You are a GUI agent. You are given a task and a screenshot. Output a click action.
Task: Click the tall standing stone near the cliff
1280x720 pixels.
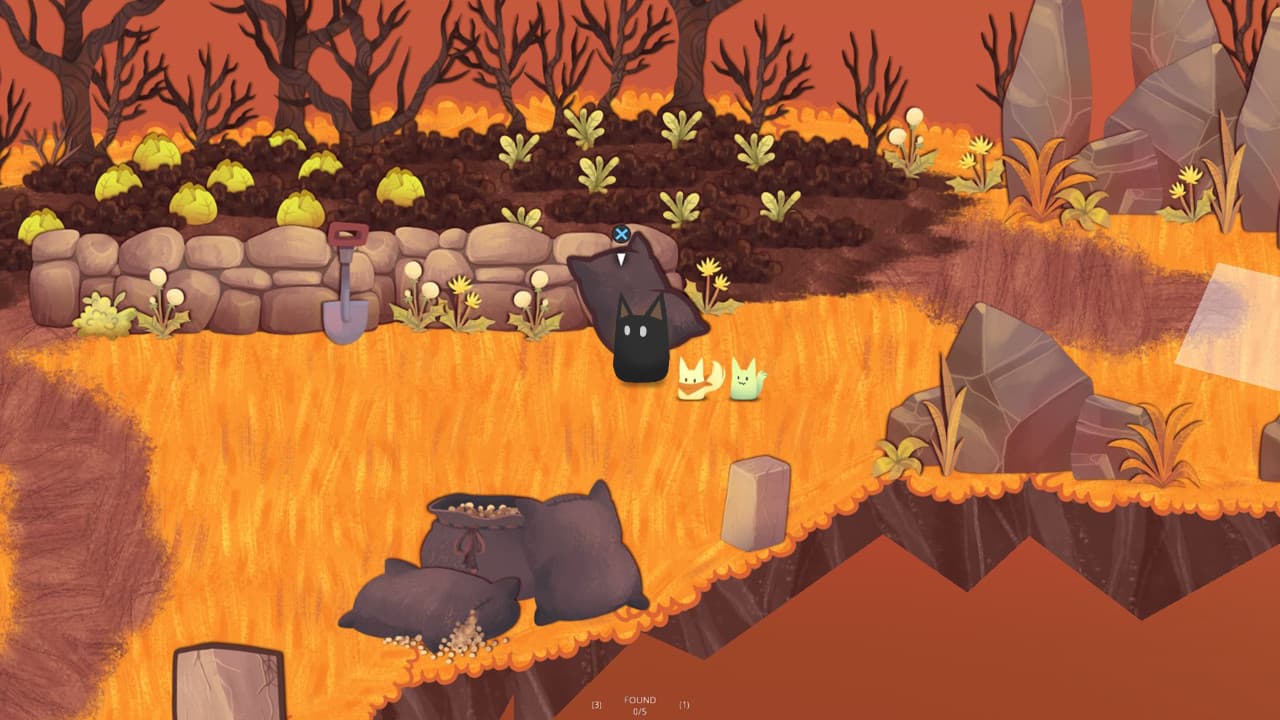755,505
